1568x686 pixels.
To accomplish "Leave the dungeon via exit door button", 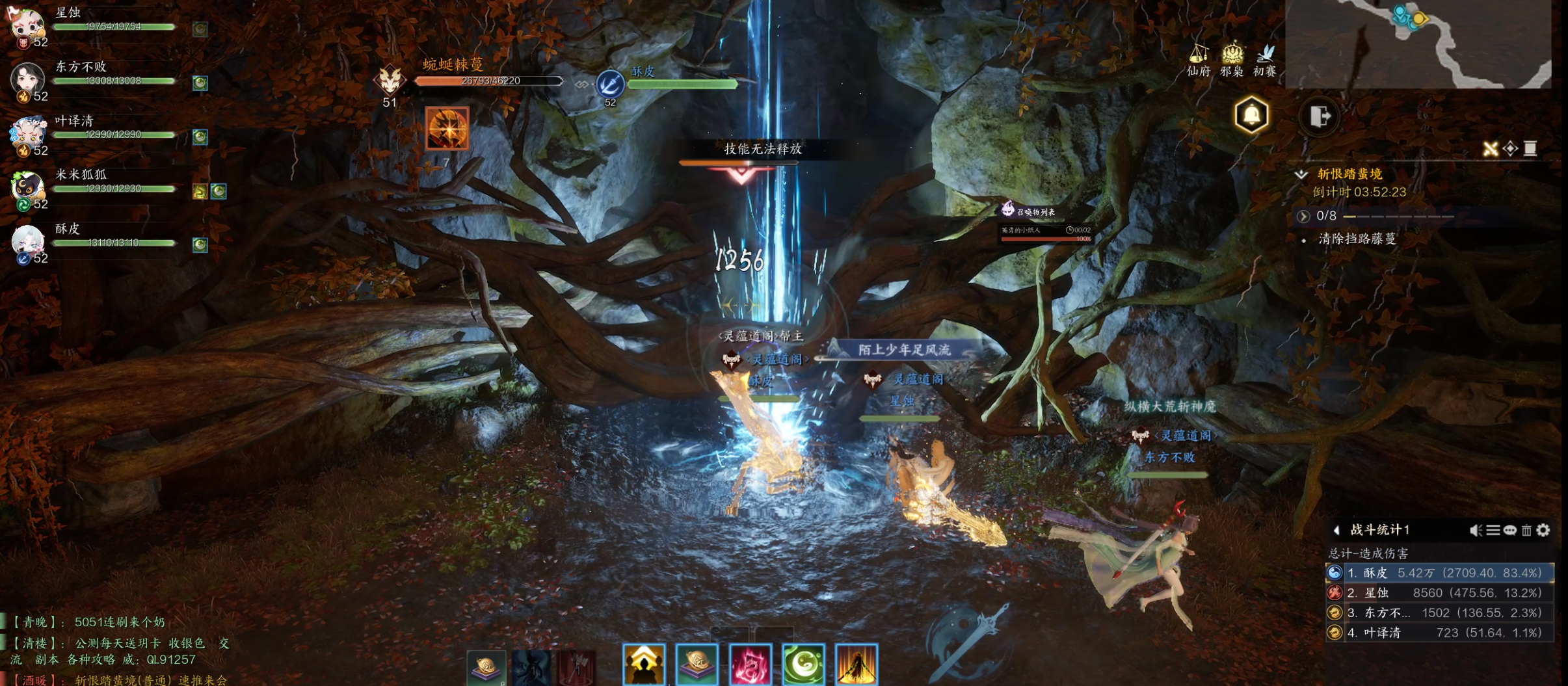I will (x=1320, y=117).
